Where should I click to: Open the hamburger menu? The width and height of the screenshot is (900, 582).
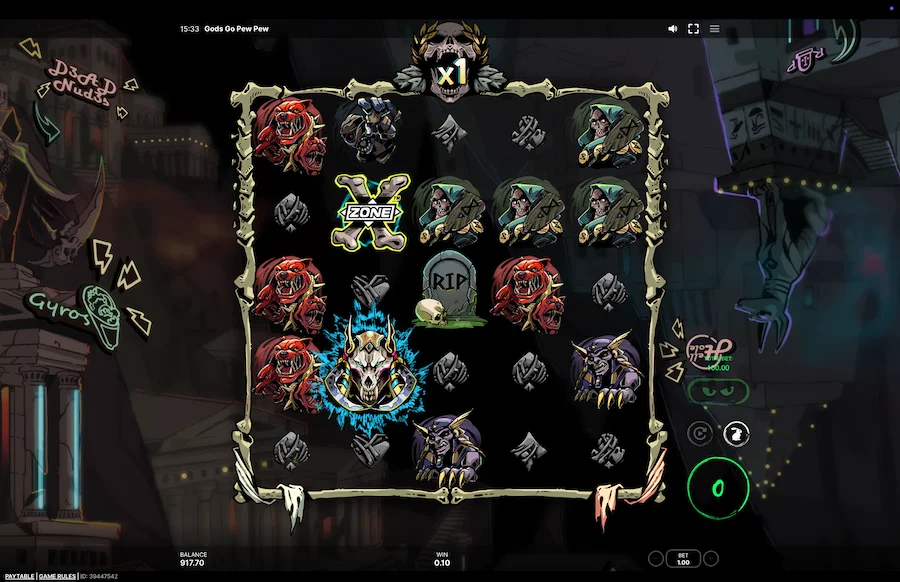[714, 29]
